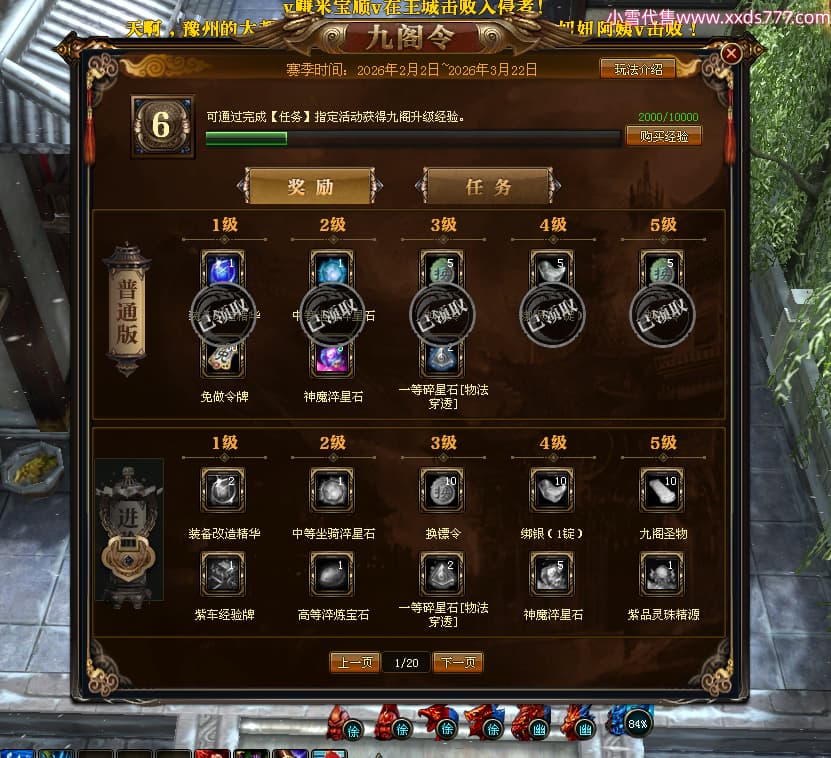Image resolution: width=831 pixels, height=758 pixels.
Task: Close the 九阁令 window
Action: click(x=731, y=53)
